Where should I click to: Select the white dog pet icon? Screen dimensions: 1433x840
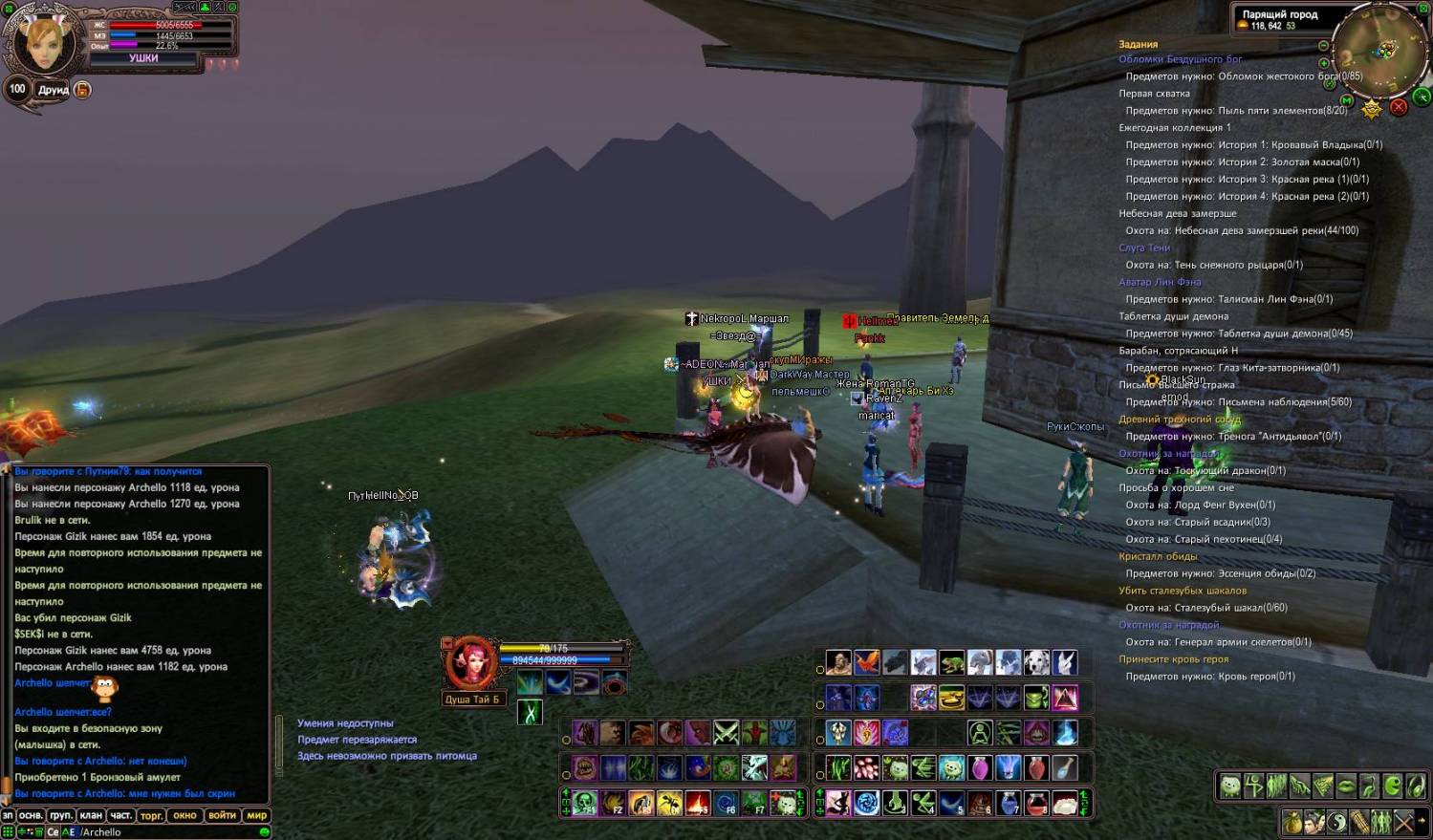1036,662
